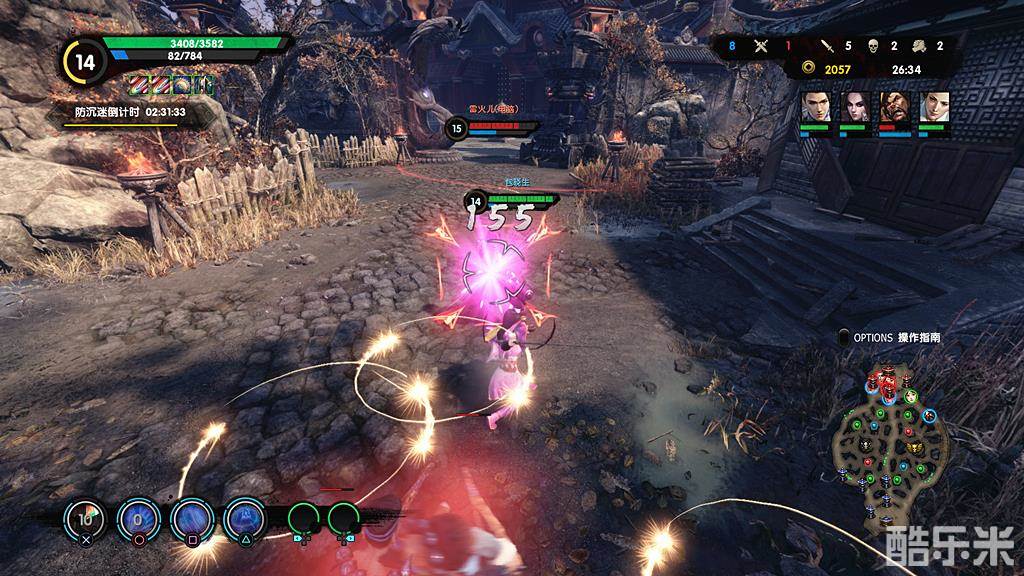Use the blue swirl skill above the square glyph
Image resolution: width=1024 pixels, height=576 pixels.
191,517
